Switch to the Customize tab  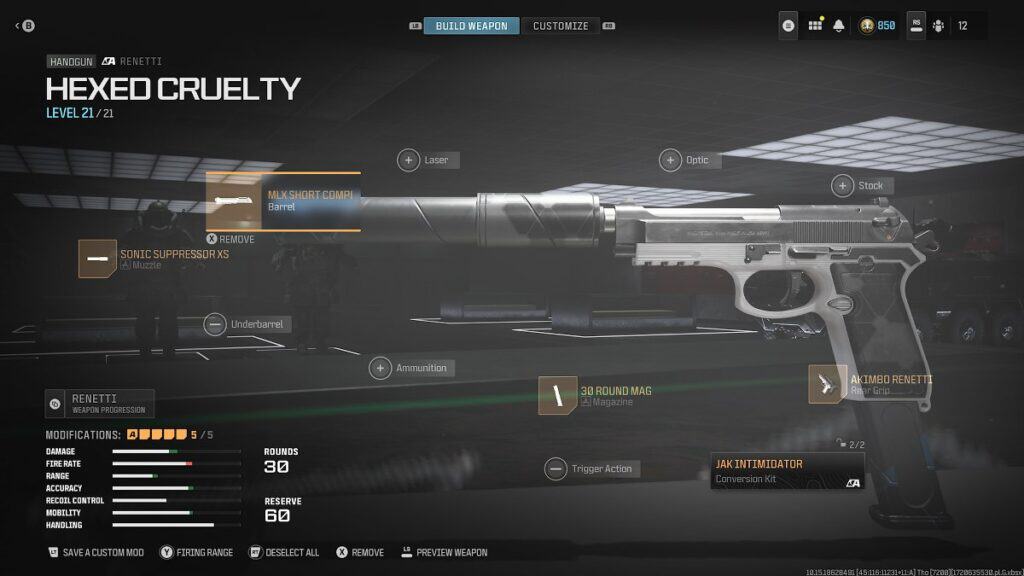tap(560, 26)
